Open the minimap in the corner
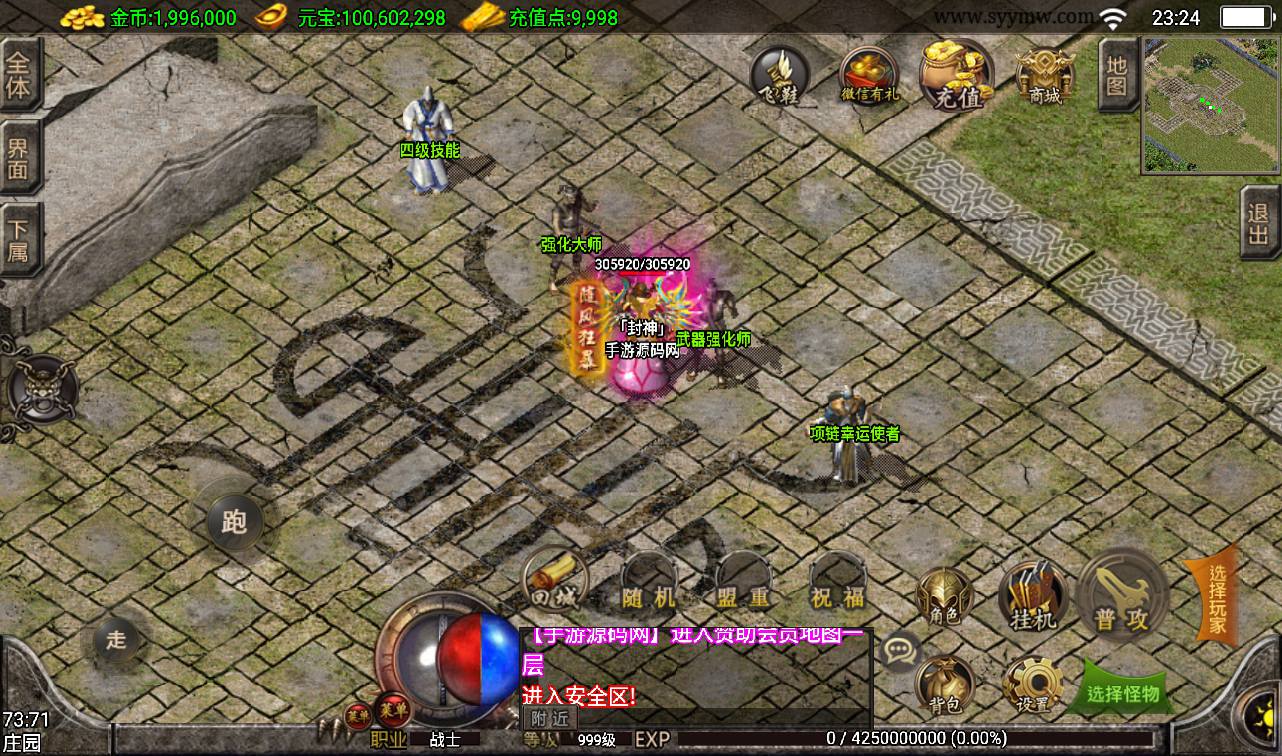This screenshot has width=1282, height=756. point(1210,105)
